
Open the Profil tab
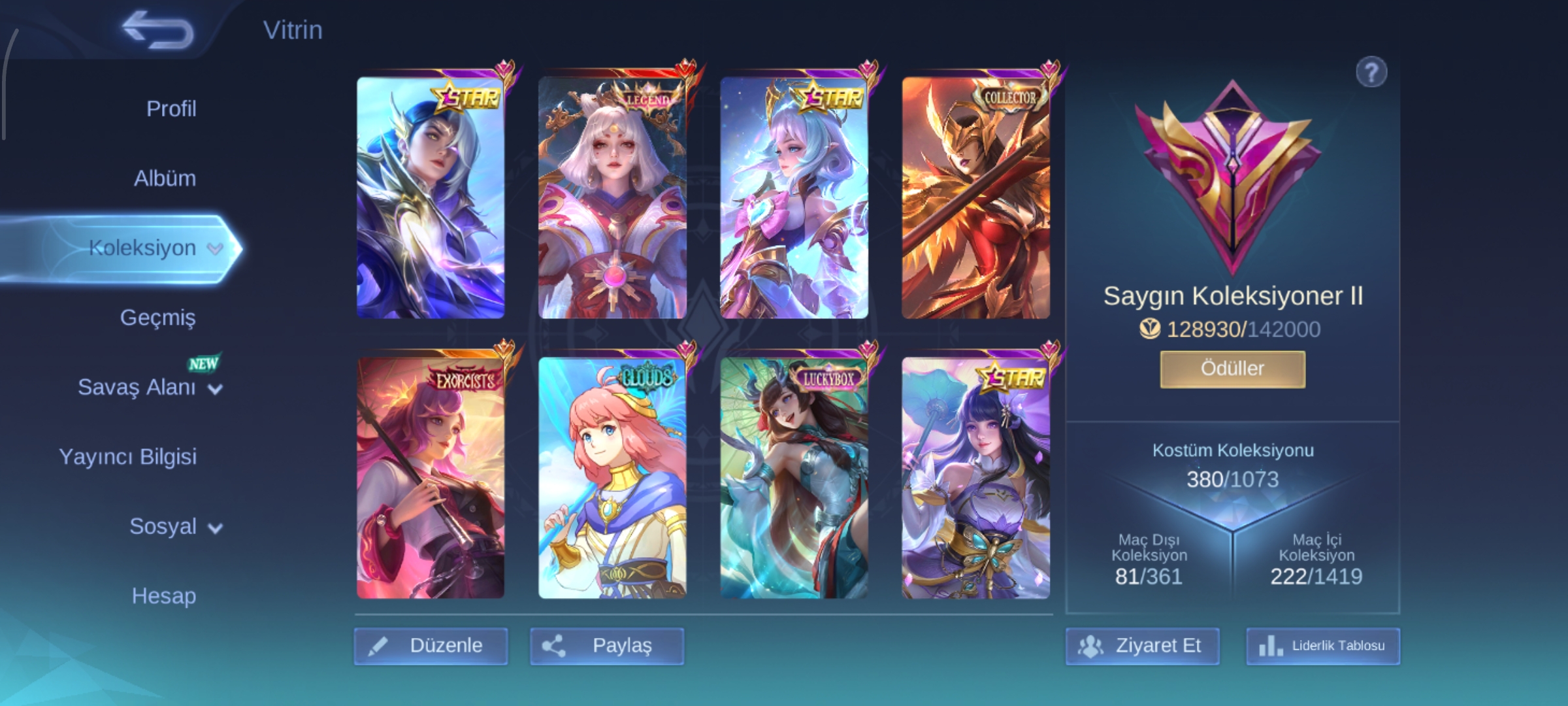click(171, 109)
